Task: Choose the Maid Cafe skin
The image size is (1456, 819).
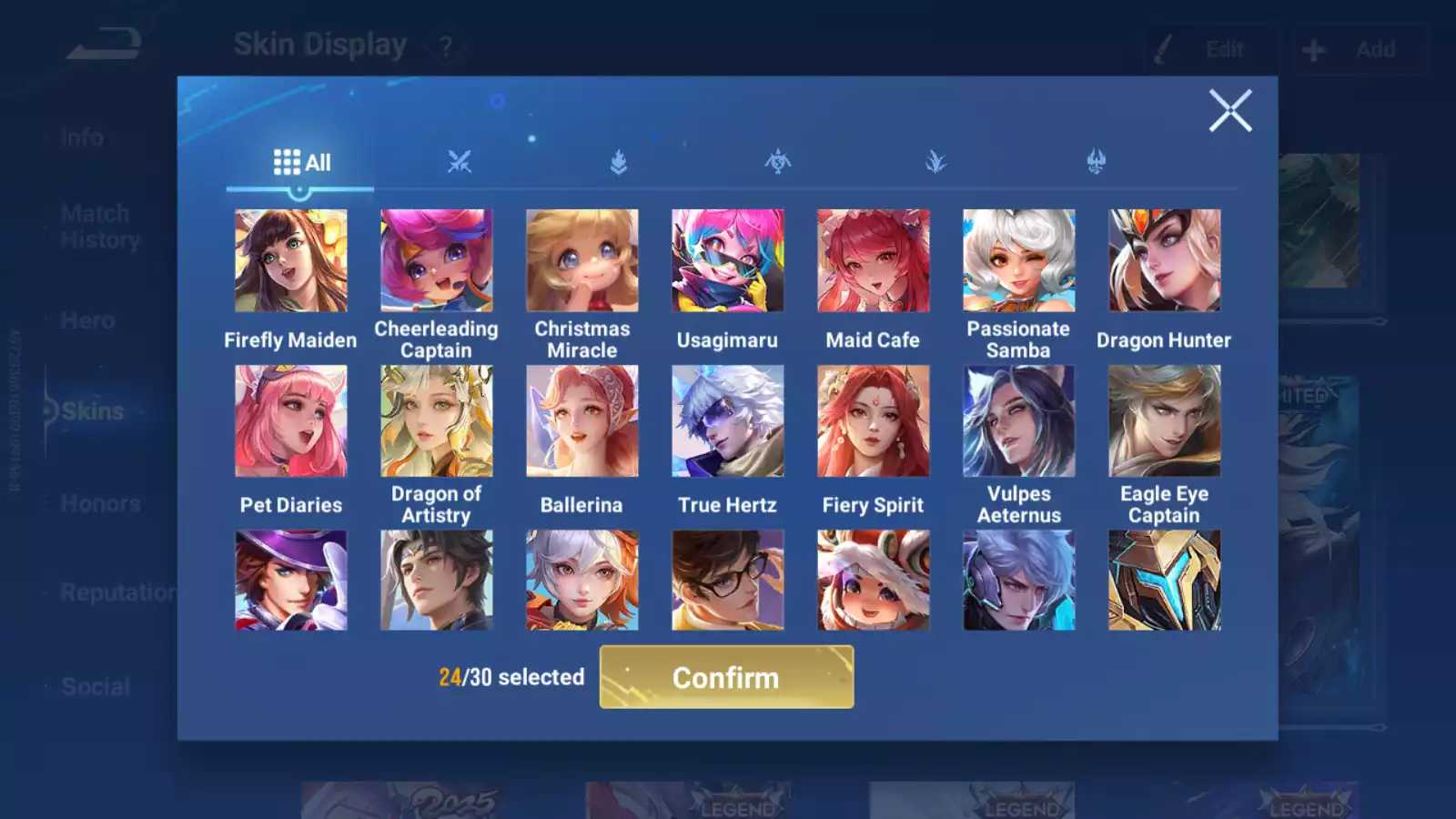Action: [x=874, y=261]
